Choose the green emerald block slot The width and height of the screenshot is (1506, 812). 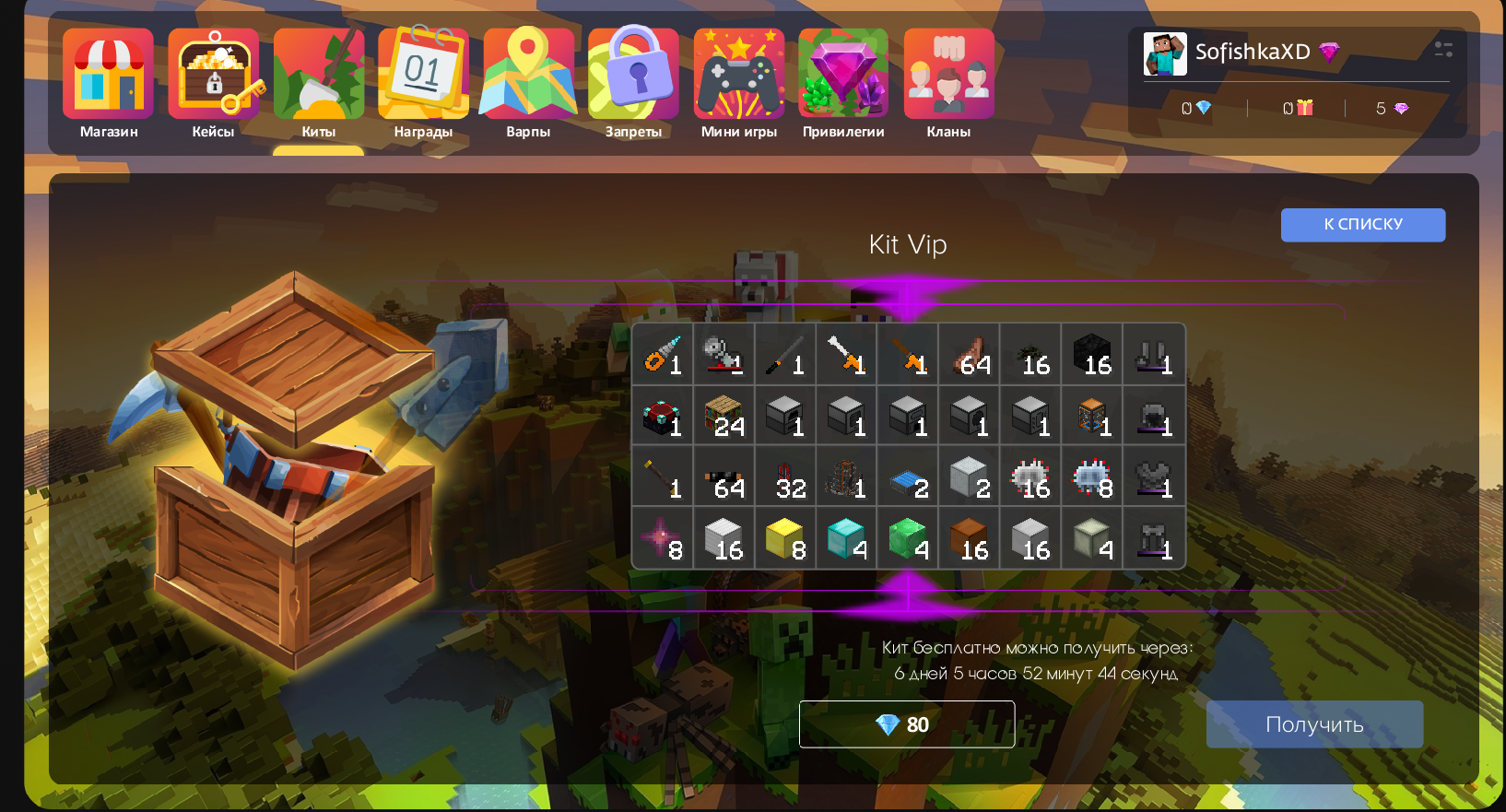click(x=908, y=538)
